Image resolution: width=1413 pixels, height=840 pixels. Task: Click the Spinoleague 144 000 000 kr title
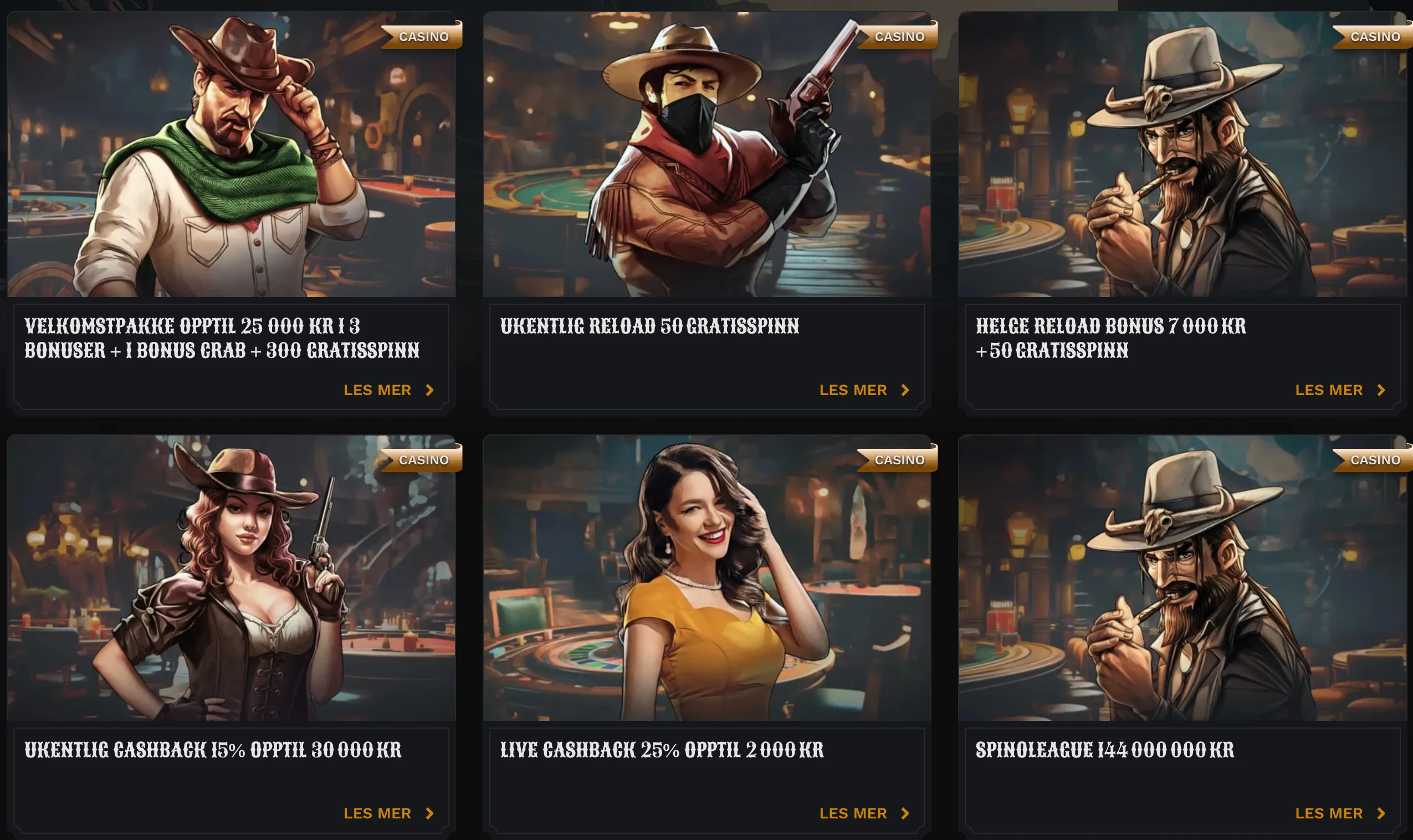tap(1104, 750)
